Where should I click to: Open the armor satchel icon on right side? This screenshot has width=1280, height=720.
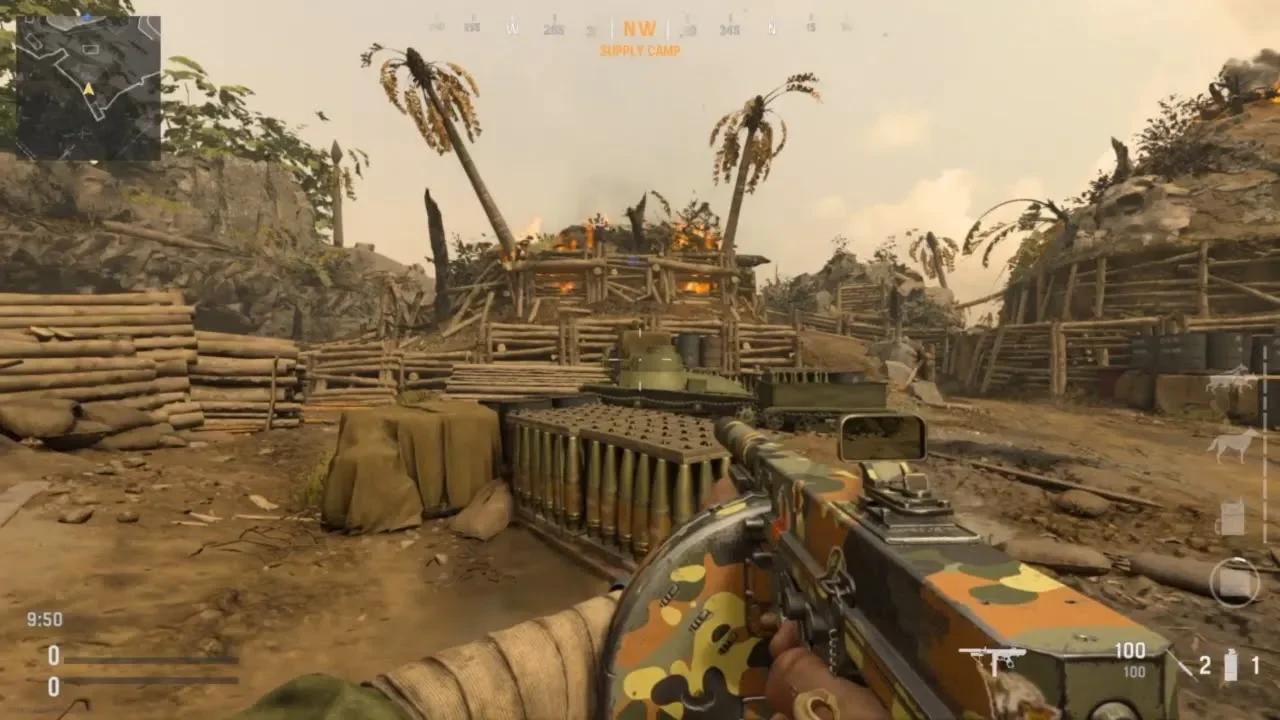(1231, 518)
